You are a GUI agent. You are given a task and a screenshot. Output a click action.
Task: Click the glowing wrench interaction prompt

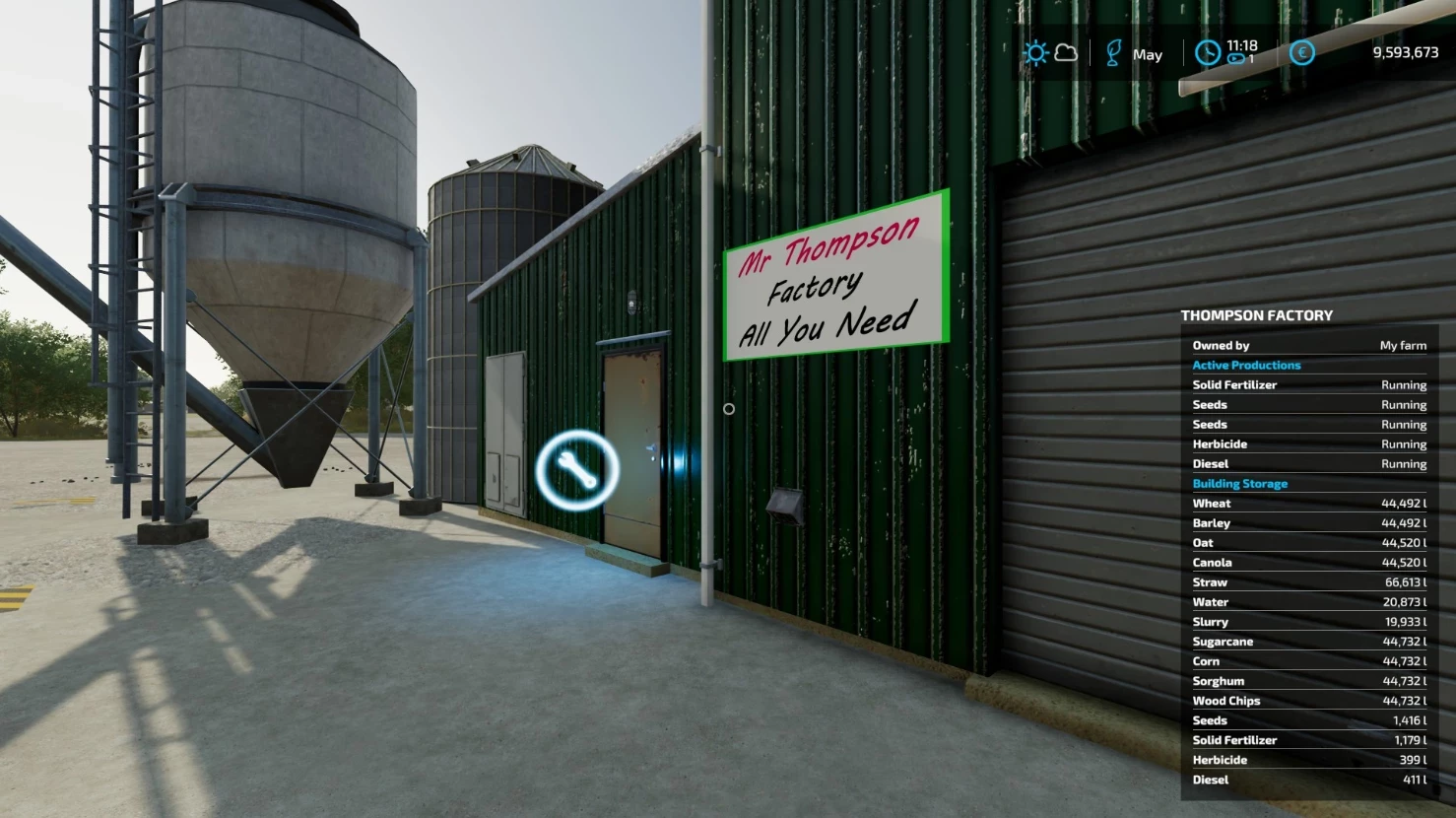pos(579,468)
